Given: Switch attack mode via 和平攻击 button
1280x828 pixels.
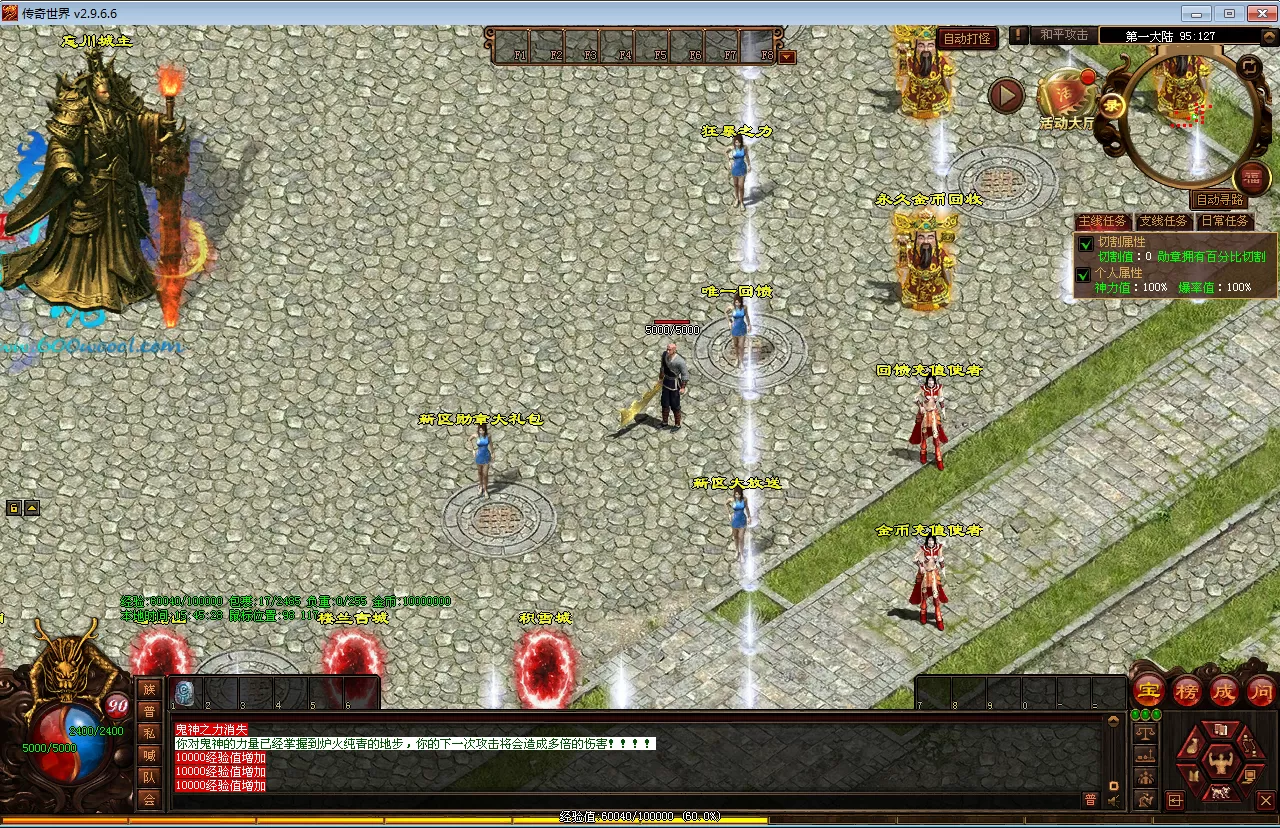Looking at the screenshot, I should pyautogui.click(x=1063, y=36).
